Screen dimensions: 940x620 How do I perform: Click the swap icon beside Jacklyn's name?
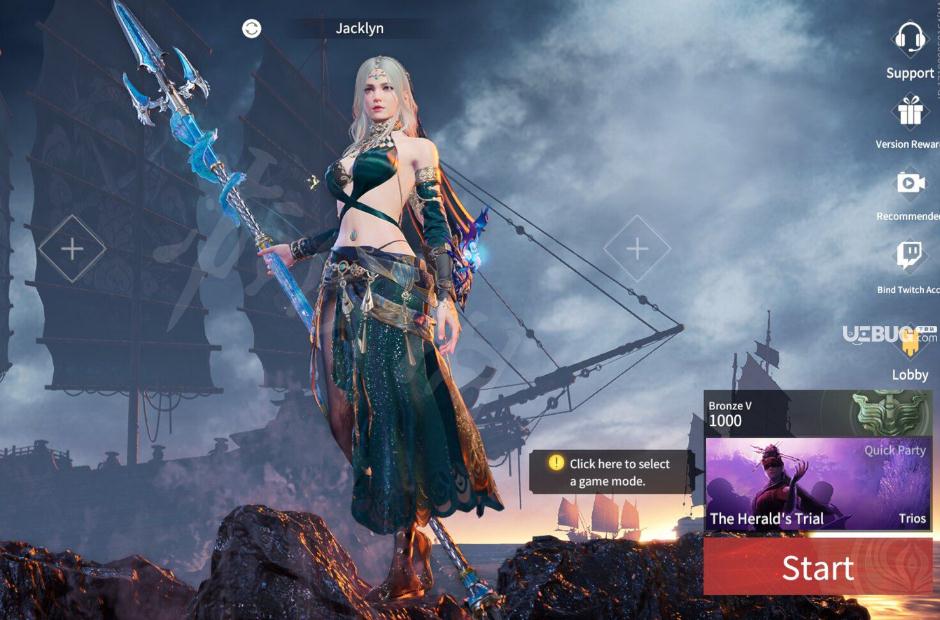click(252, 28)
